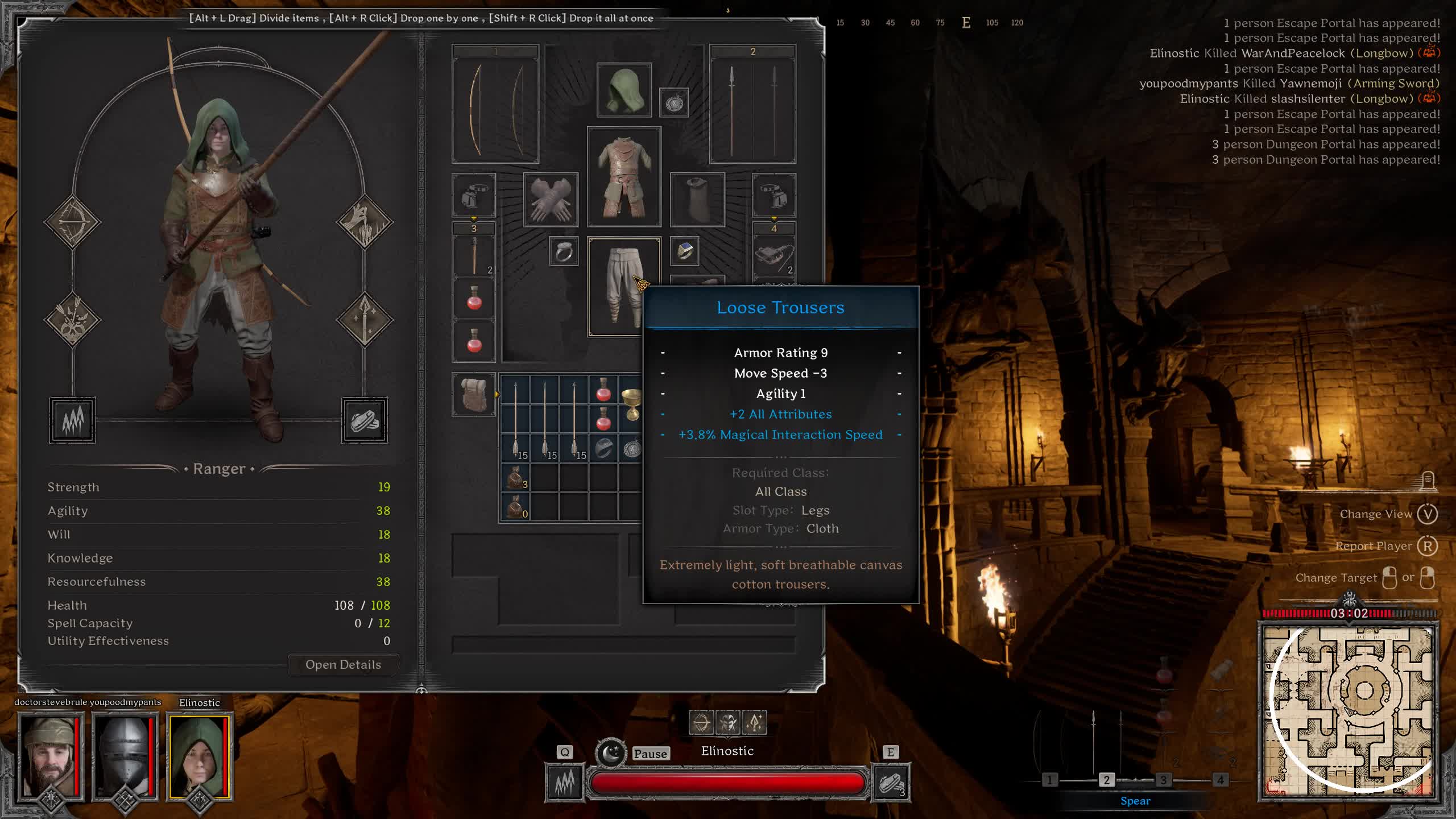
Task: Select doctorstevebrule's party portrait
Action: [51, 757]
